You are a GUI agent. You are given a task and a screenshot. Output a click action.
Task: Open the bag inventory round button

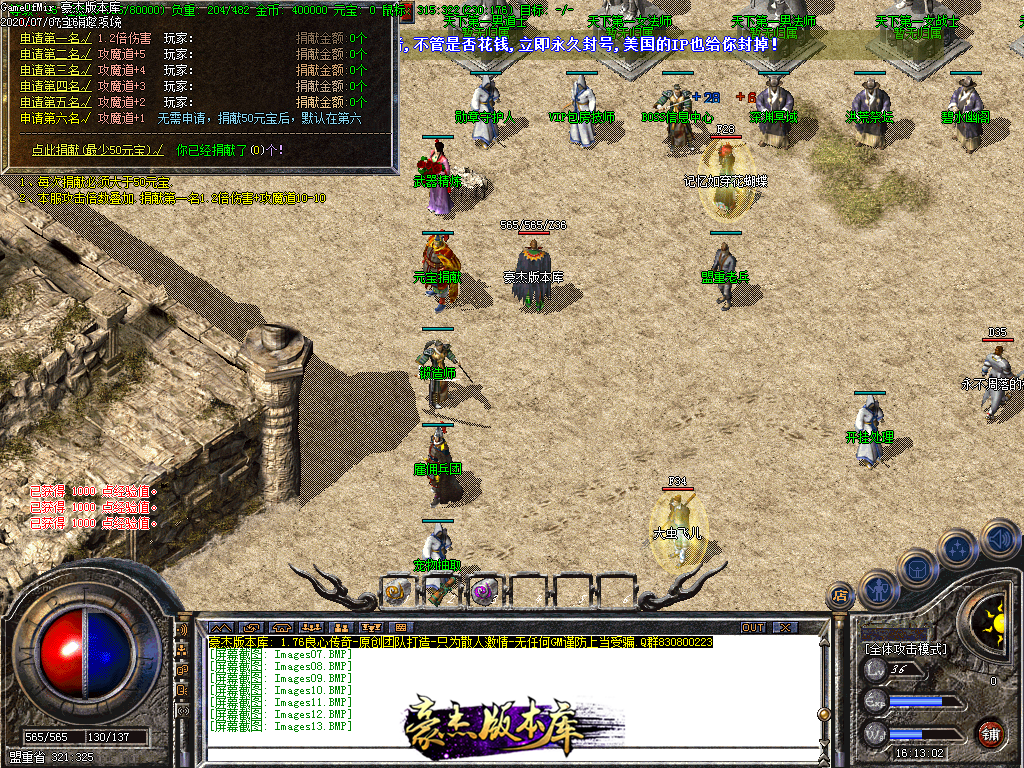917,568
